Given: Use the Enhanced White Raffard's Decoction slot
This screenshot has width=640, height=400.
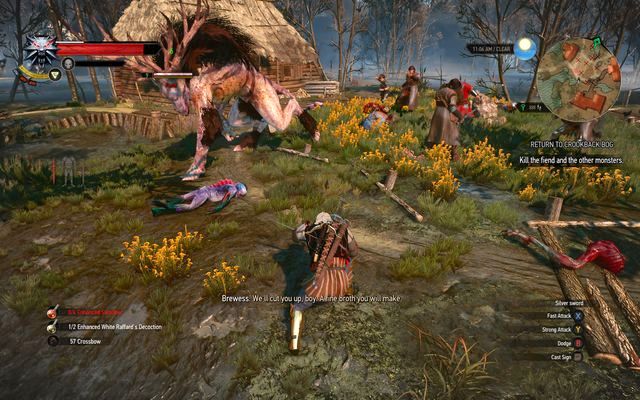Looking at the screenshot, I should click(52, 326).
